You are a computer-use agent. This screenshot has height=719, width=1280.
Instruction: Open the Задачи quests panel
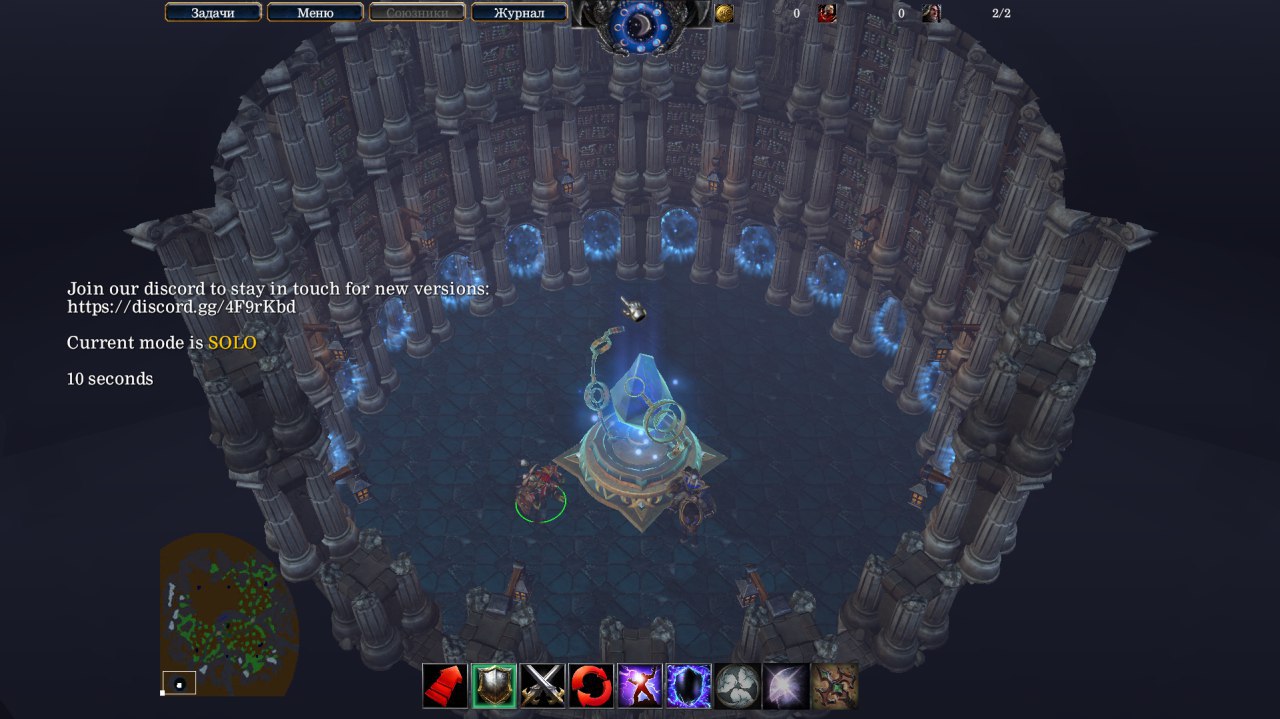(x=213, y=13)
